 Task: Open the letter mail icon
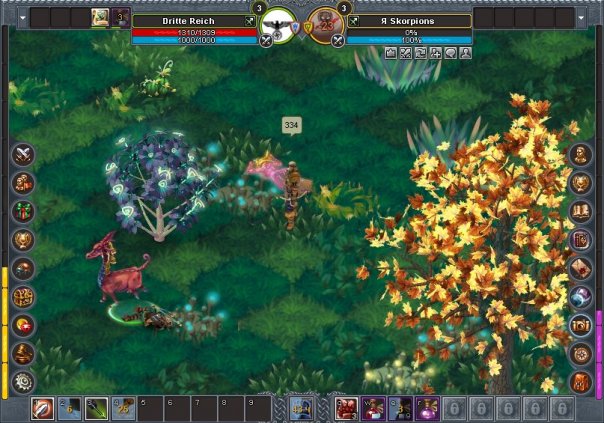(x=581, y=268)
